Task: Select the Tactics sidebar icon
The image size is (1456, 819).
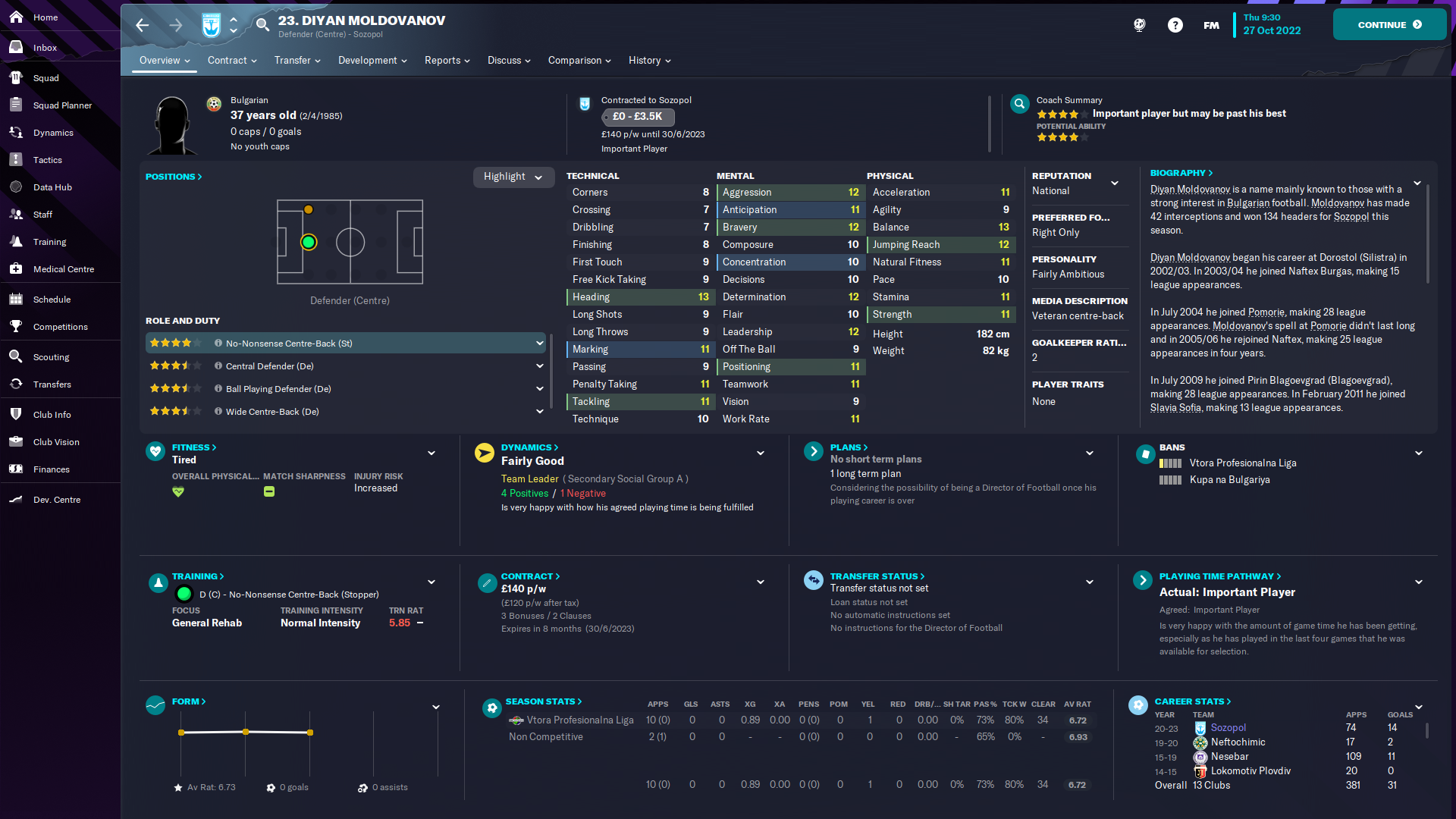Action: coord(47,159)
